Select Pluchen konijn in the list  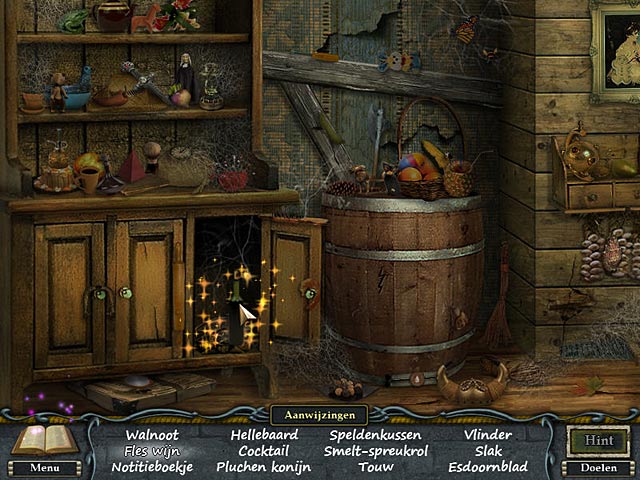[263, 467]
